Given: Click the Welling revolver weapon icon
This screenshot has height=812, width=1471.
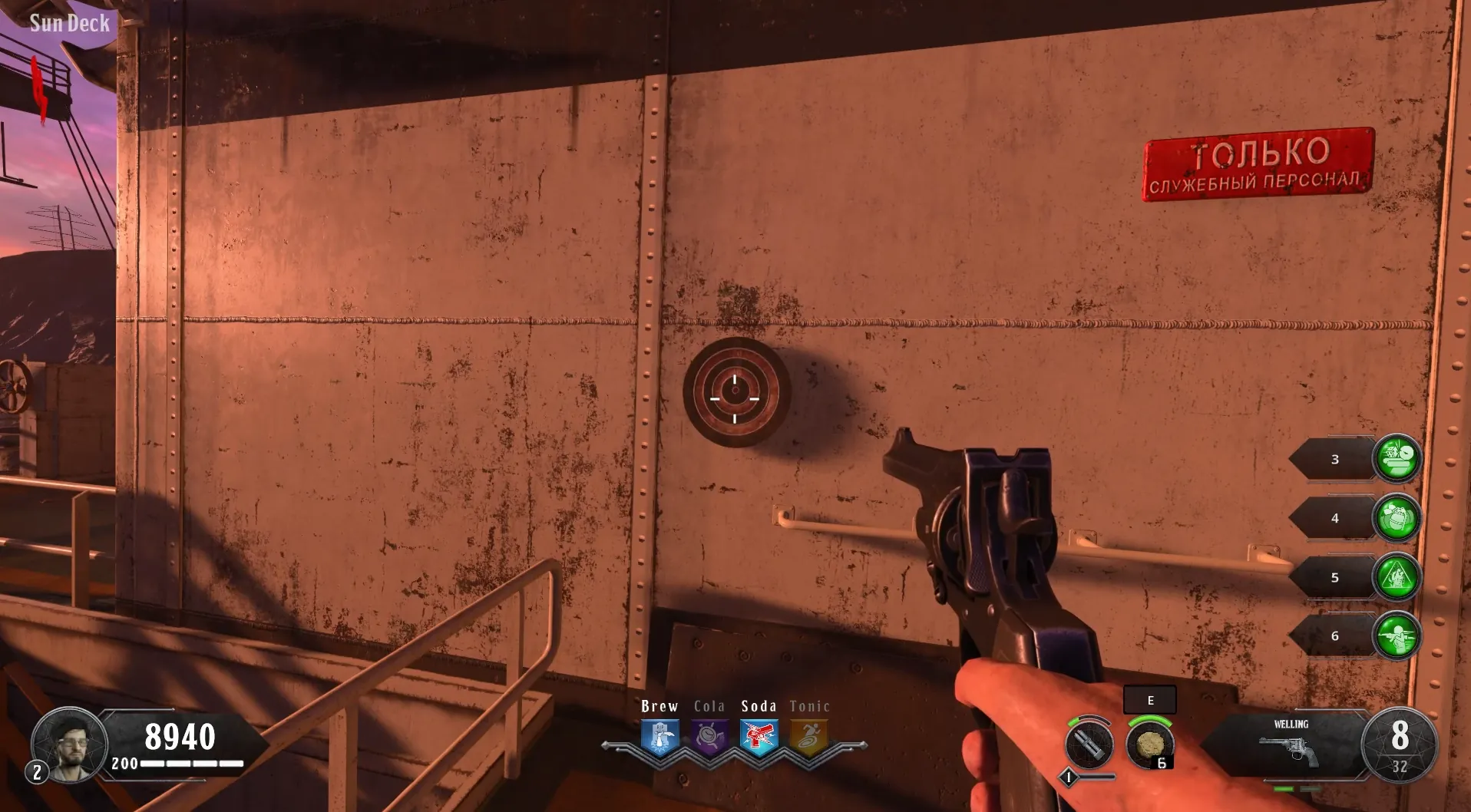Looking at the screenshot, I should (1290, 750).
